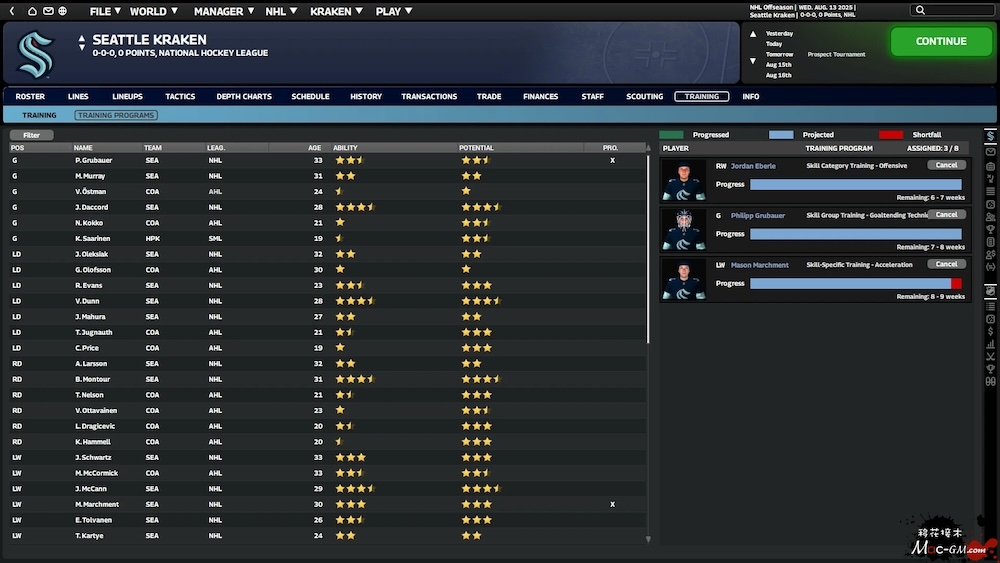
Task: Open the Trade tab
Action: [x=489, y=97]
